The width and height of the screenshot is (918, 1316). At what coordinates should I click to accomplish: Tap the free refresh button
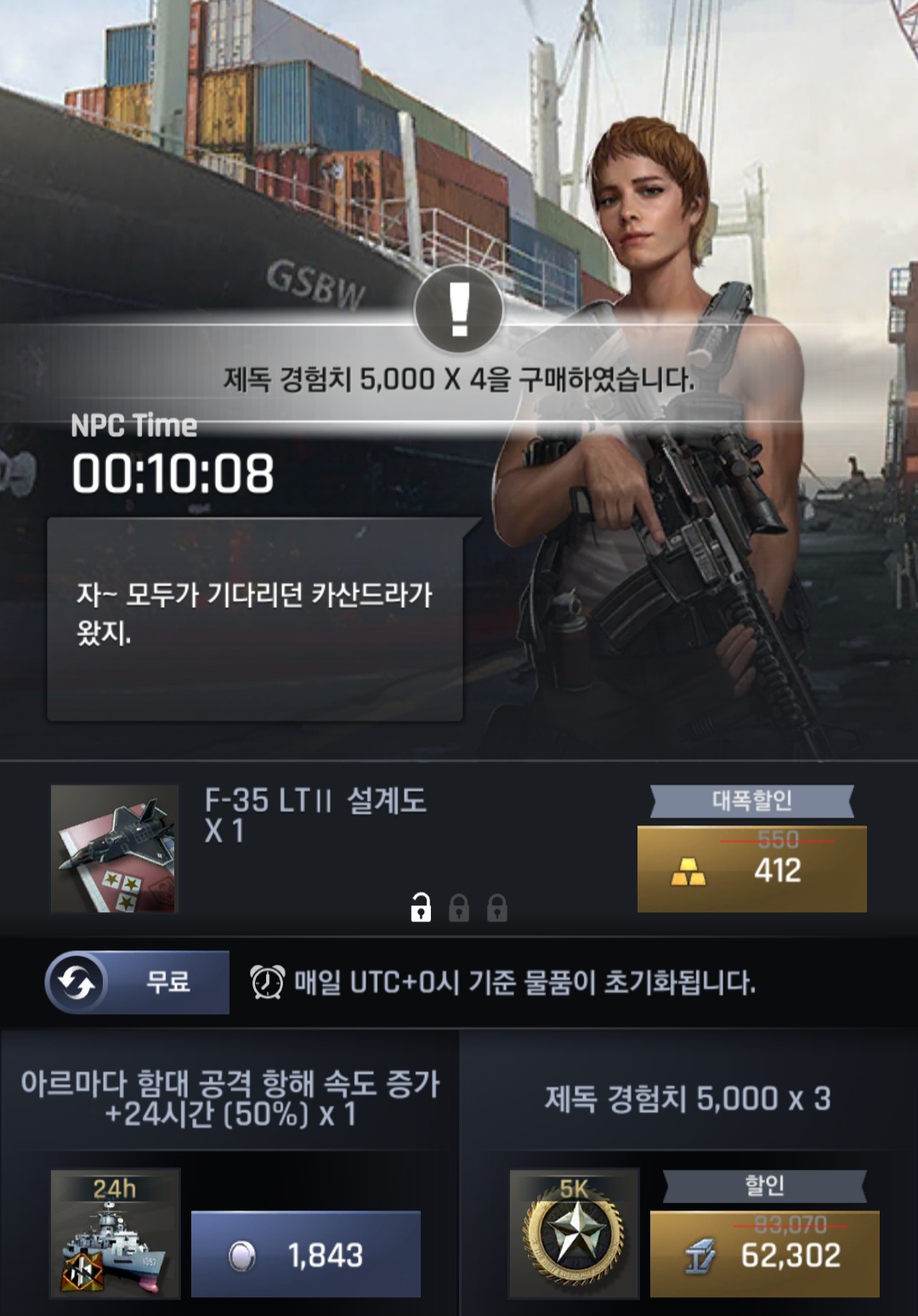click(x=137, y=983)
